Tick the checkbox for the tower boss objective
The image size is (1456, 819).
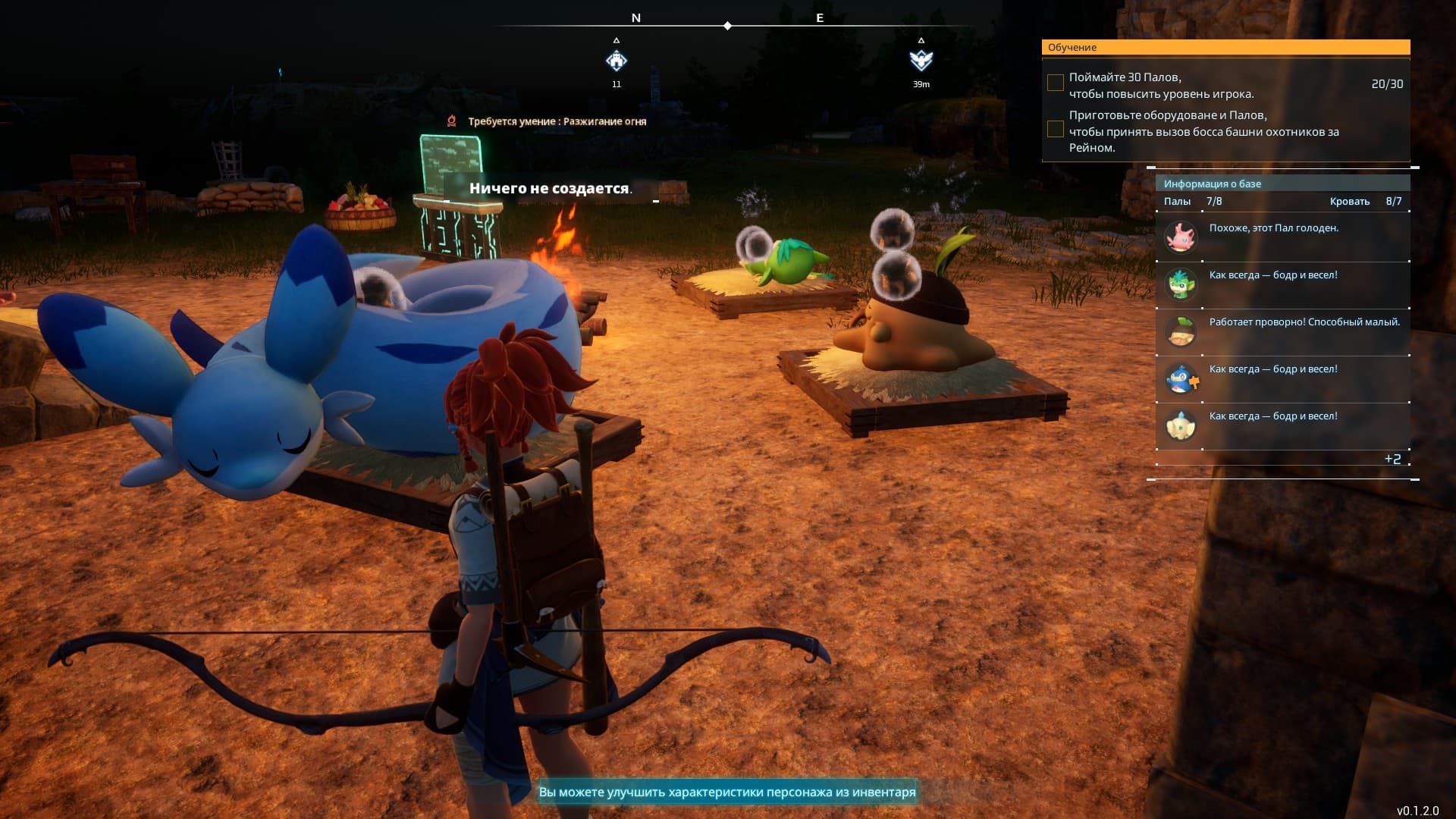tap(1055, 129)
